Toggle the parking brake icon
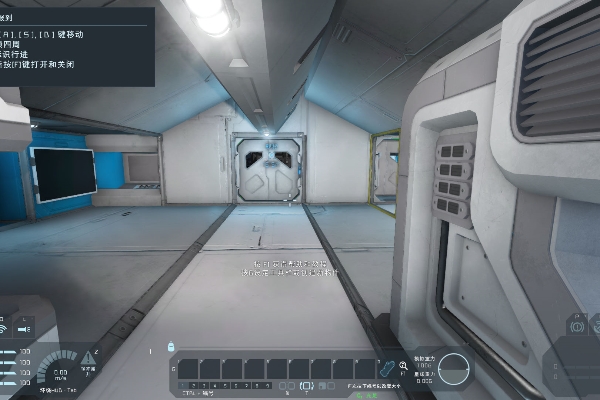Screen dimensions: 600x400 tap(577, 325)
